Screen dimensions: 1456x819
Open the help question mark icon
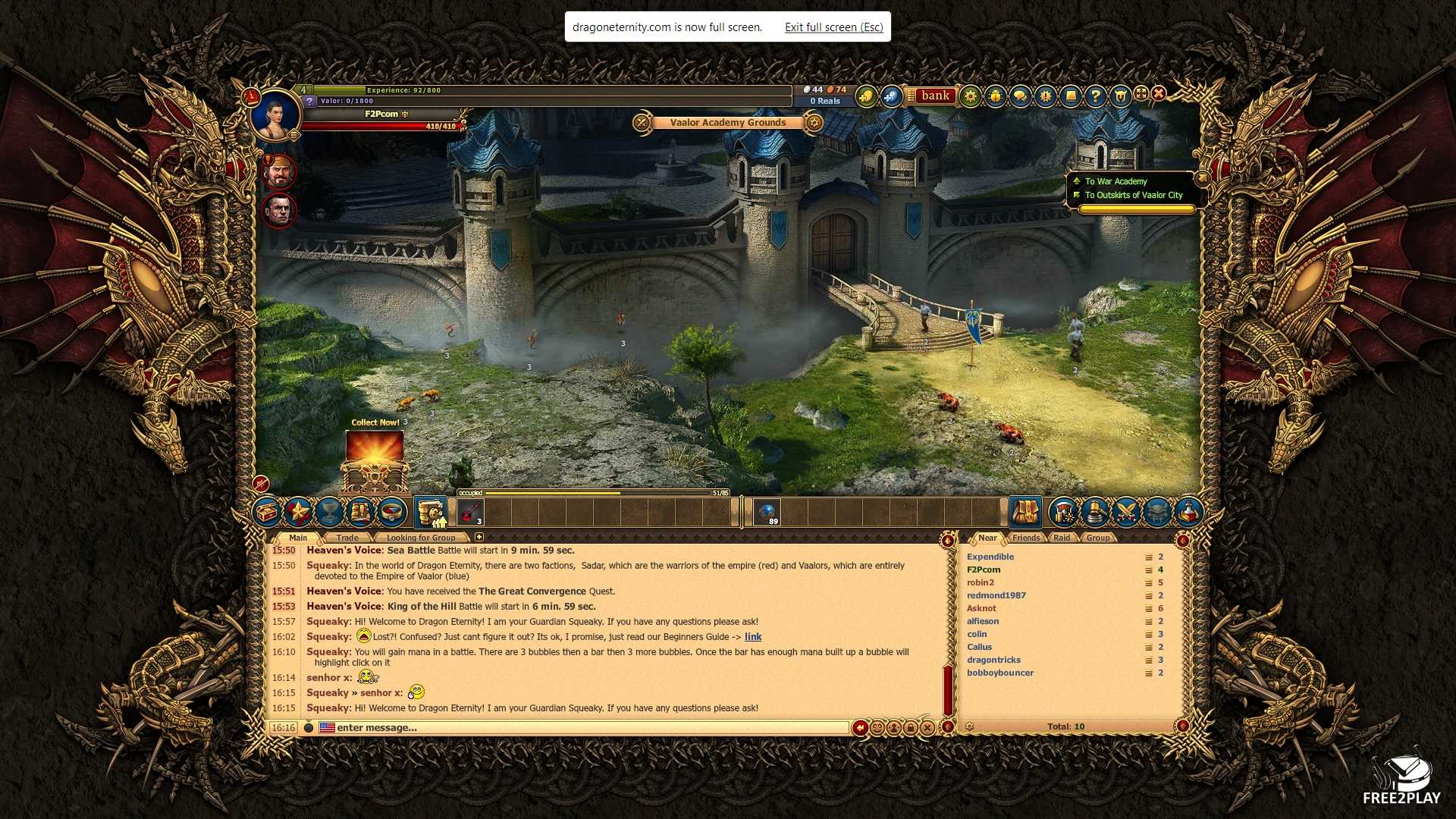(x=1095, y=96)
